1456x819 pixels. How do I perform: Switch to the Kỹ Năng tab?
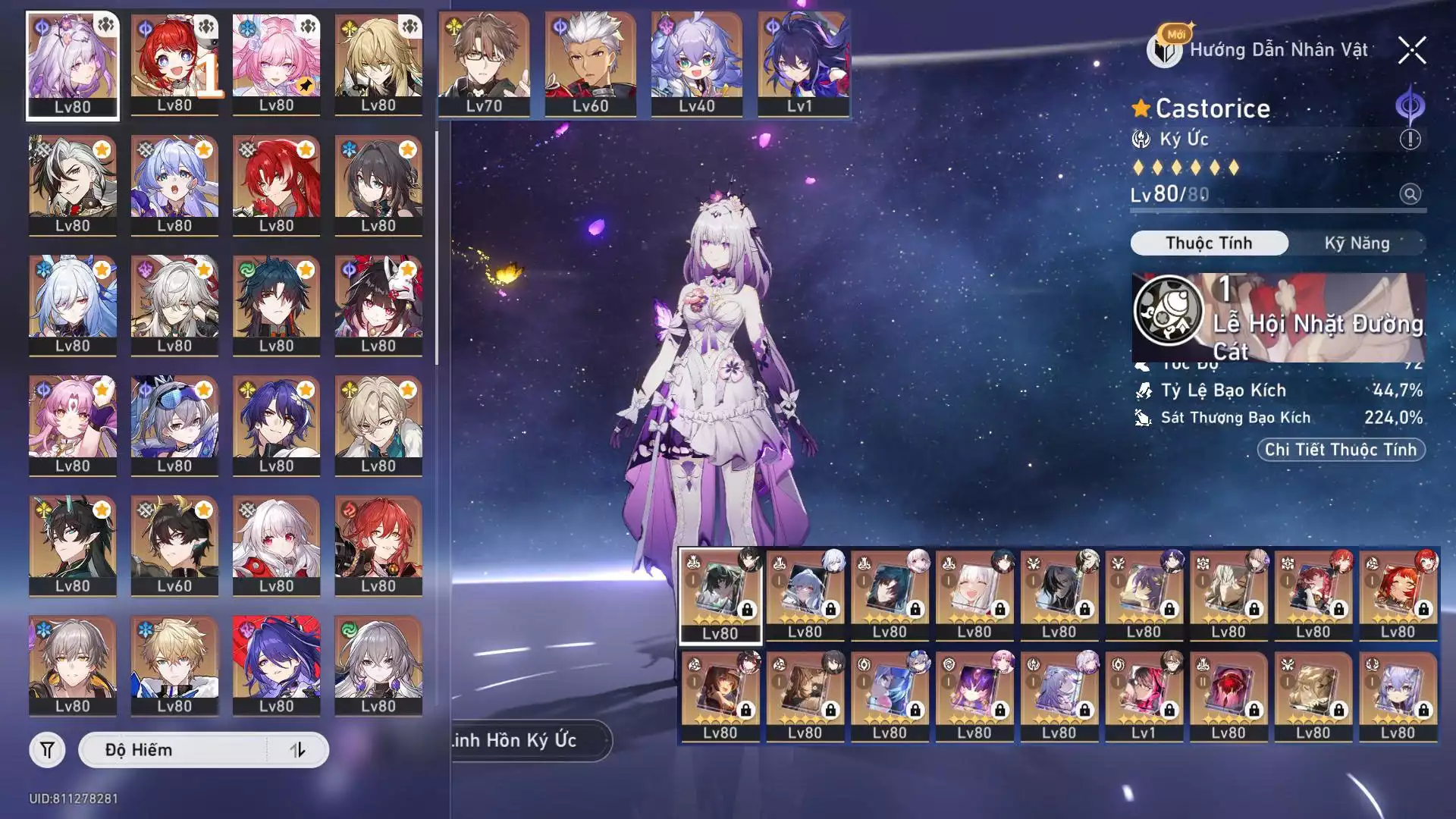tap(1357, 243)
